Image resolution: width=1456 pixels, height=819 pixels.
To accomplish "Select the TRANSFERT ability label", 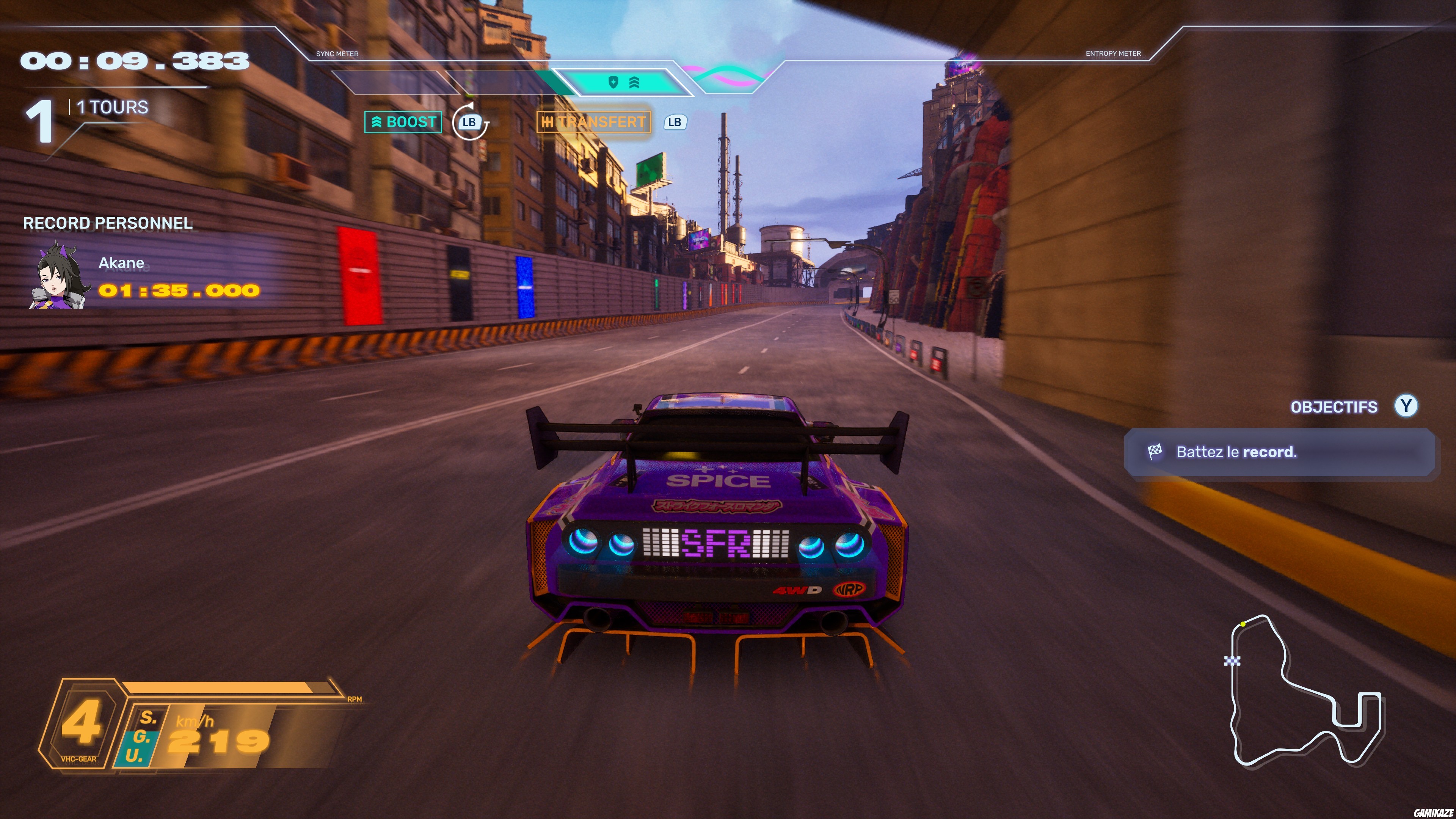I will tap(593, 122).
